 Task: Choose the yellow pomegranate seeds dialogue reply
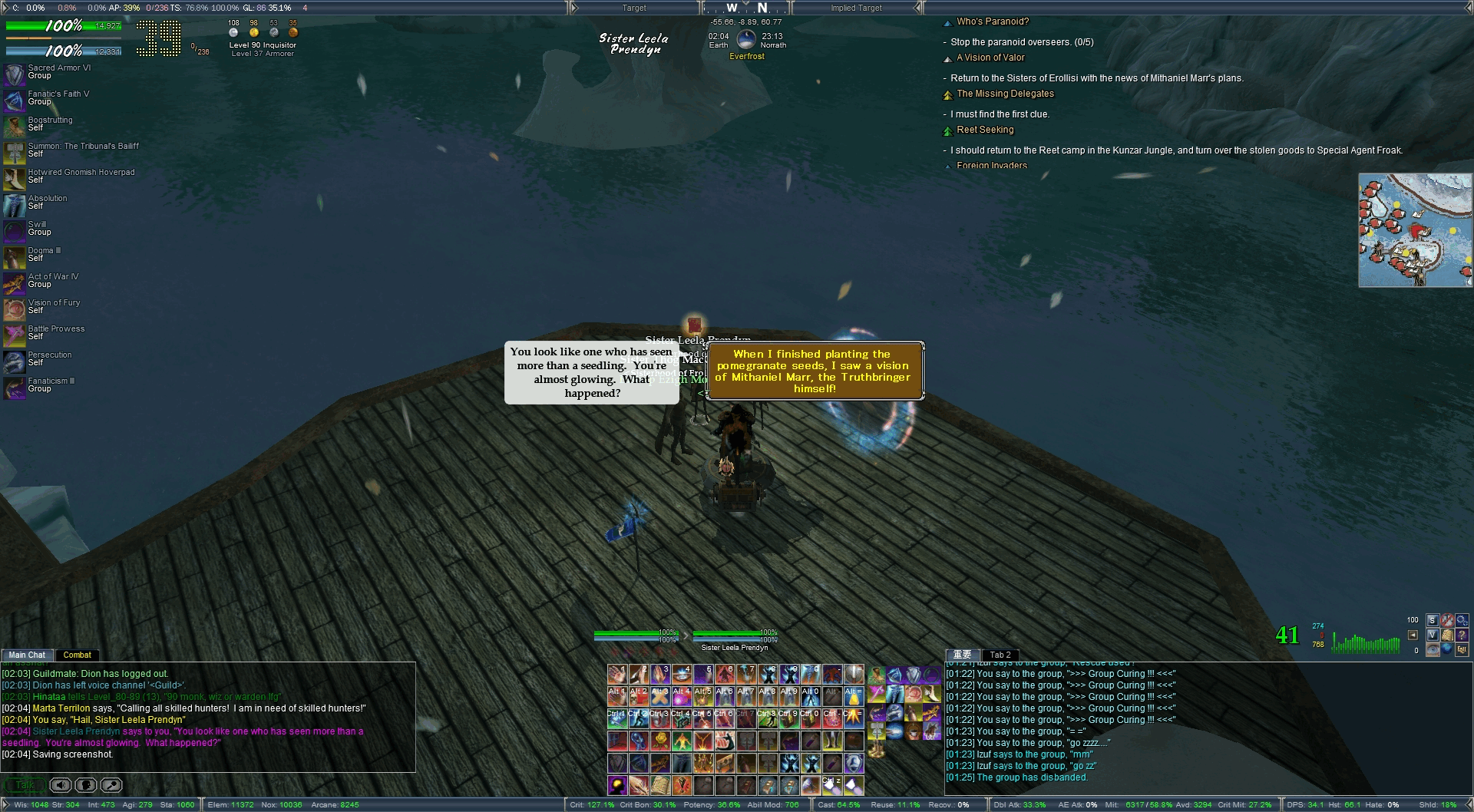pos(814,371)
